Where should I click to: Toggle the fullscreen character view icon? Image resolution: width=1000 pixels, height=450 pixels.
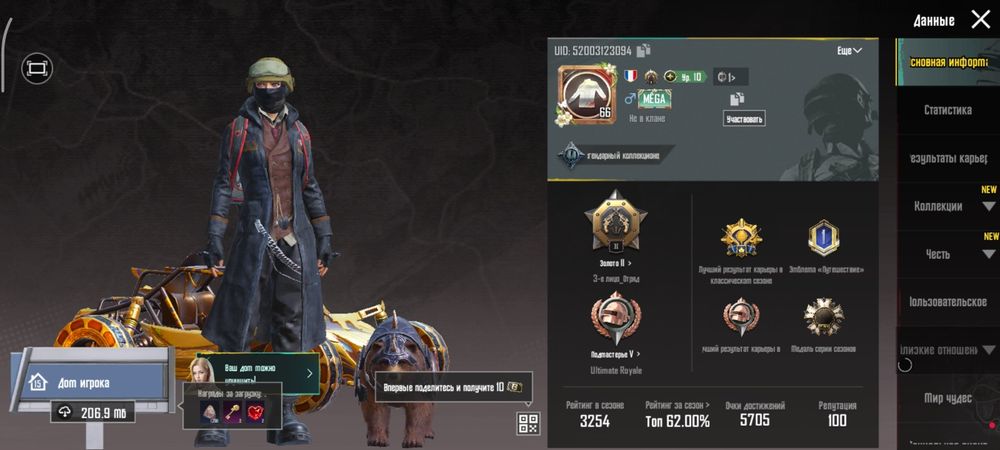tap(37, 68)
